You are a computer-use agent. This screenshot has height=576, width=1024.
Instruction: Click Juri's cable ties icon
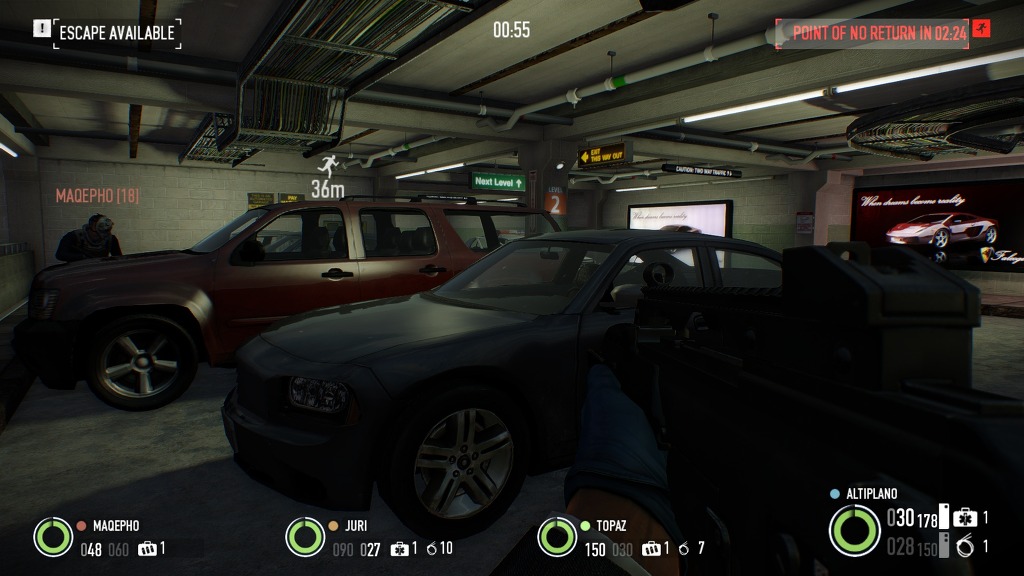[430, 548]
